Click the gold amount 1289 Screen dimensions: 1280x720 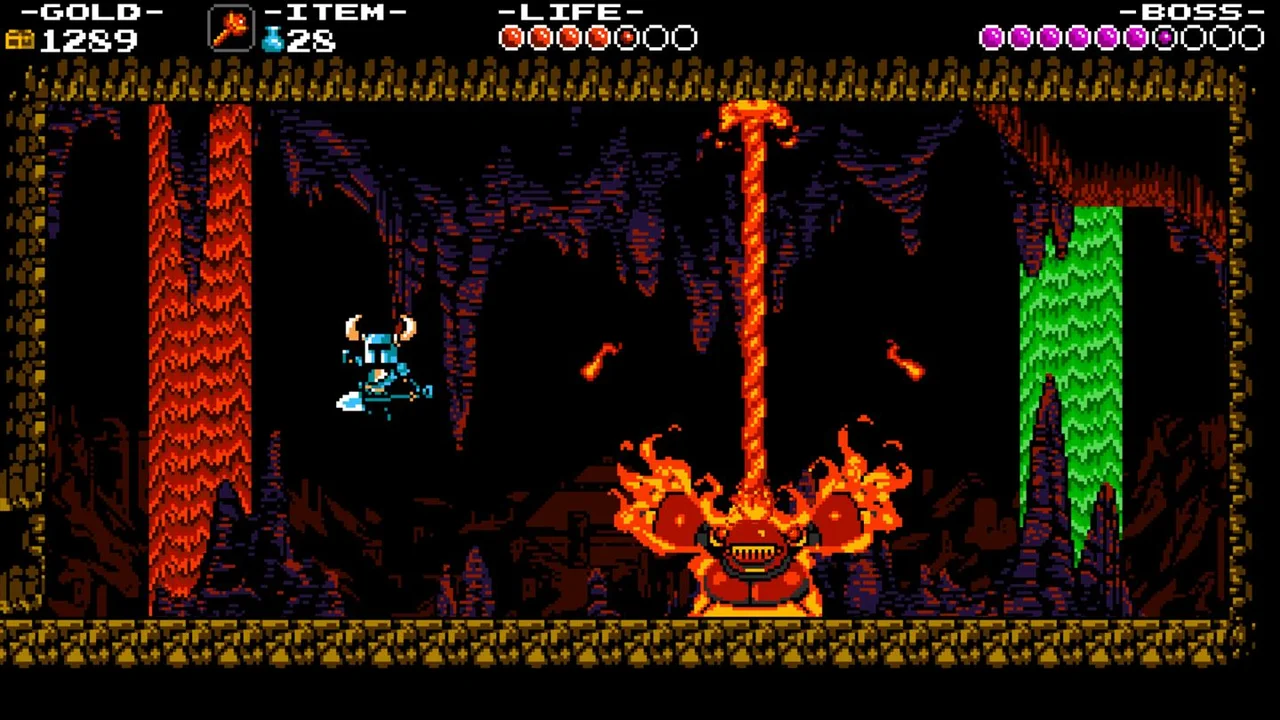(x=90, y=42)
